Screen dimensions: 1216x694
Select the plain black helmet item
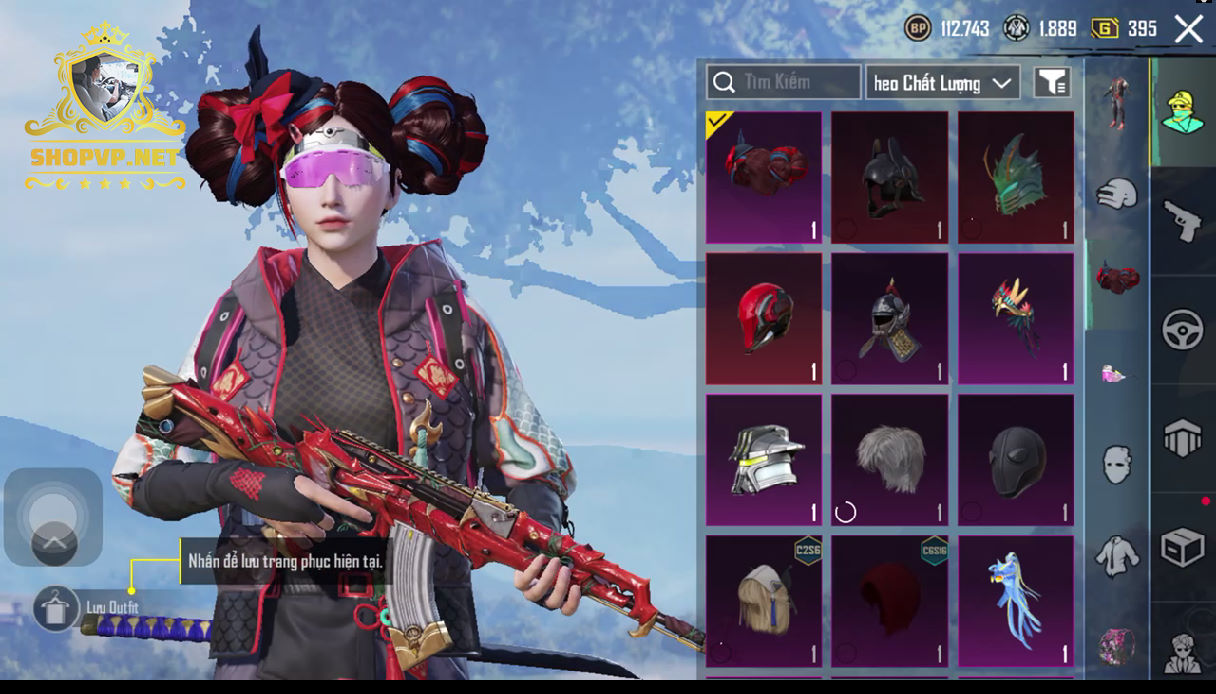click(1016, 460)
